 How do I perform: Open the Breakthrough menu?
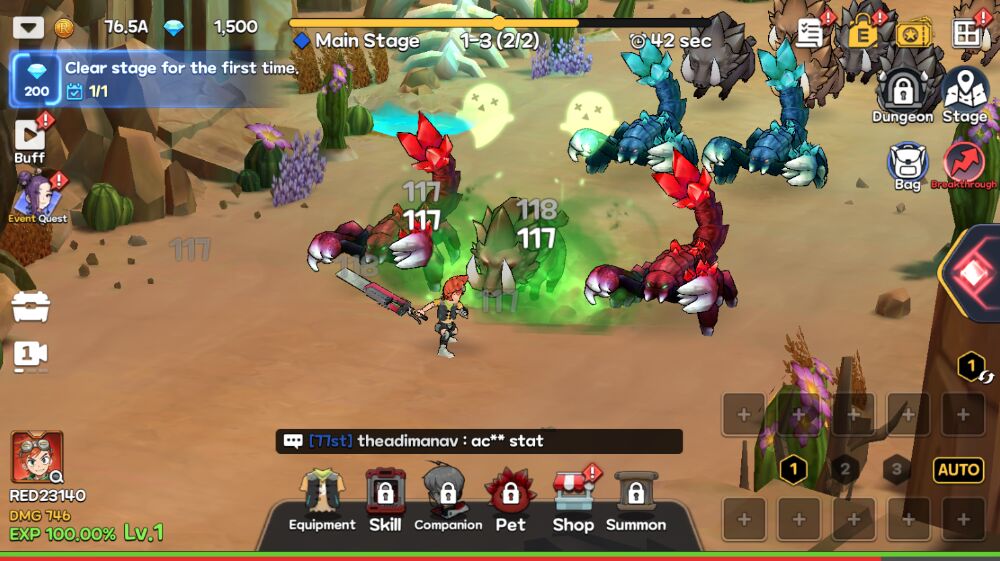[964, 166]
